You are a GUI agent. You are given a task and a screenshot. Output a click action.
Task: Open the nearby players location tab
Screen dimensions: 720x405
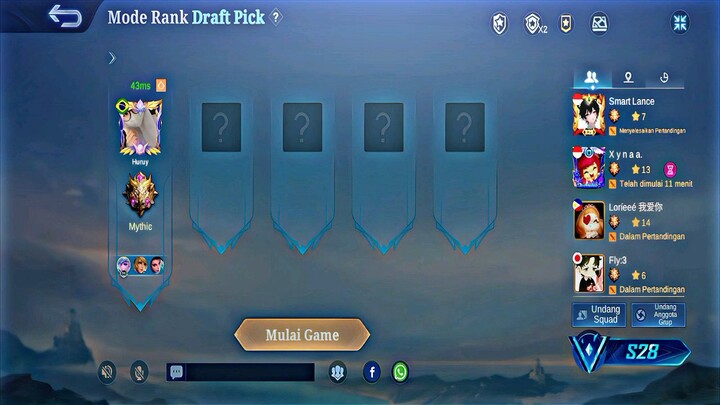[628, 77]
